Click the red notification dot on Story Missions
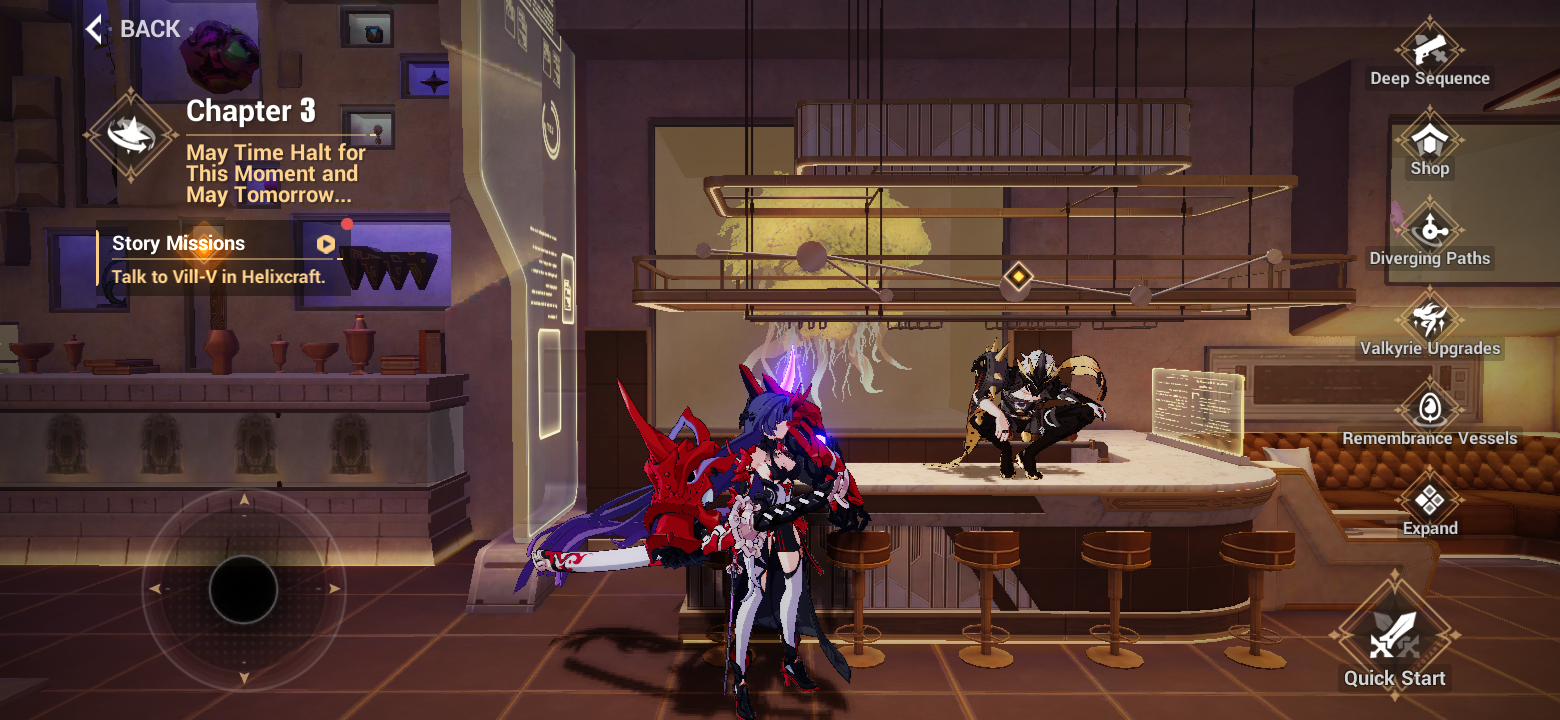The image size is (1560, 720). point(348,225)
